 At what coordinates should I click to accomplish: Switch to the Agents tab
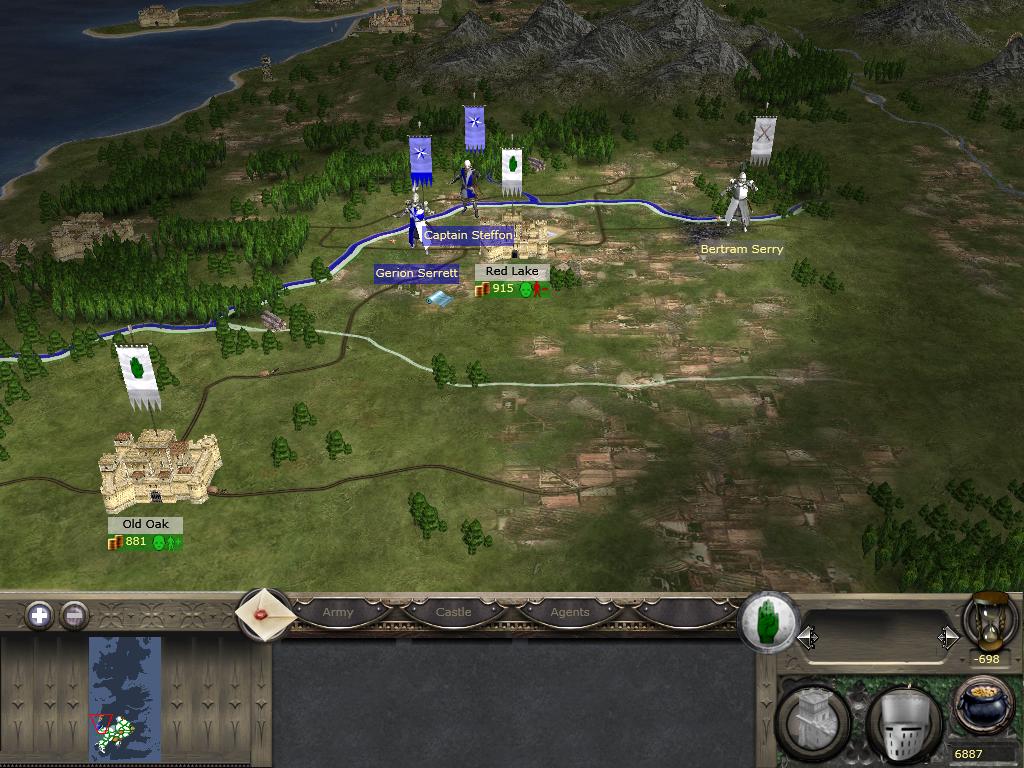(570, 612)
